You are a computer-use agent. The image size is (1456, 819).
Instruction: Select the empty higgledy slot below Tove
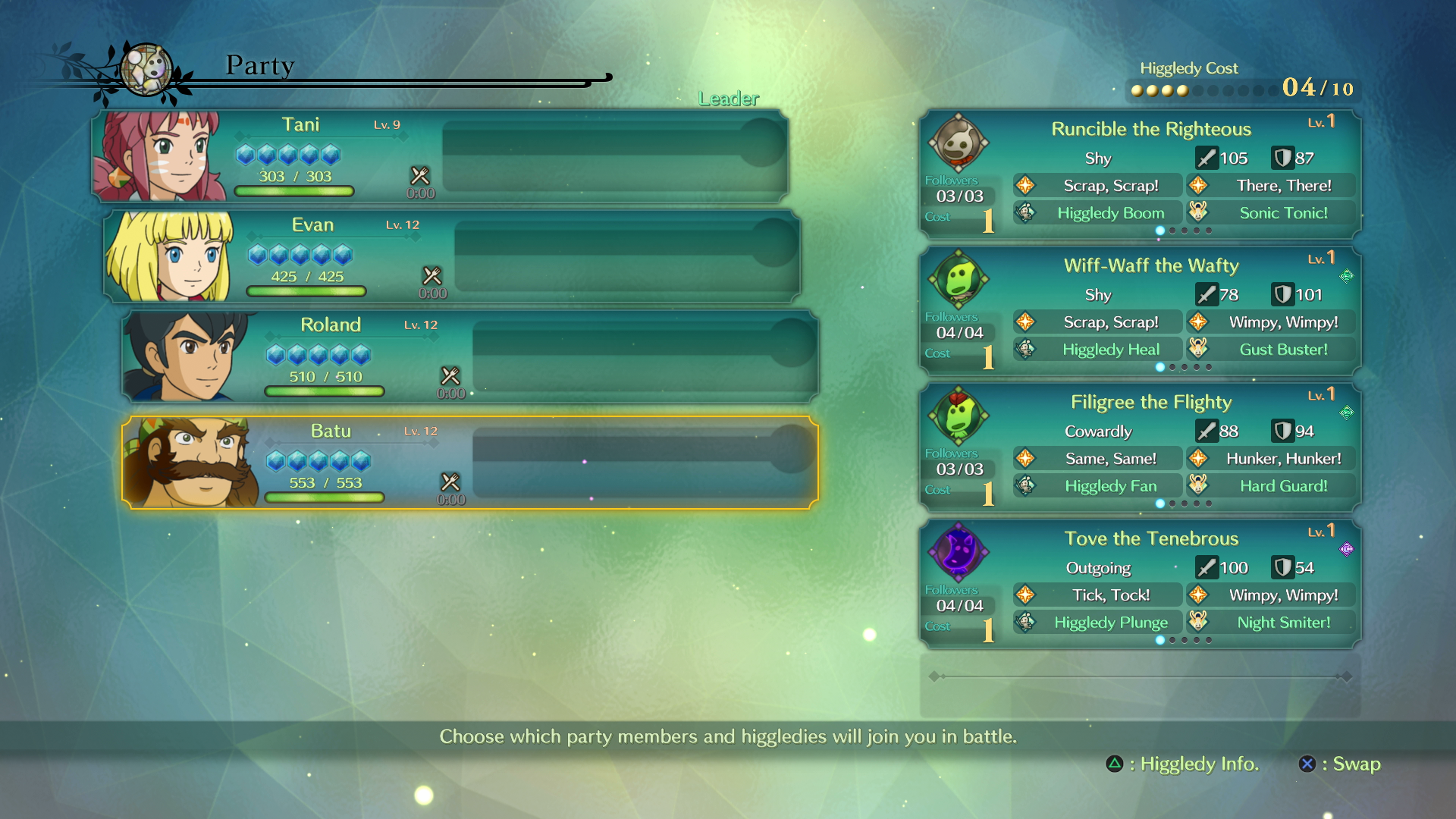(1140, 686)
